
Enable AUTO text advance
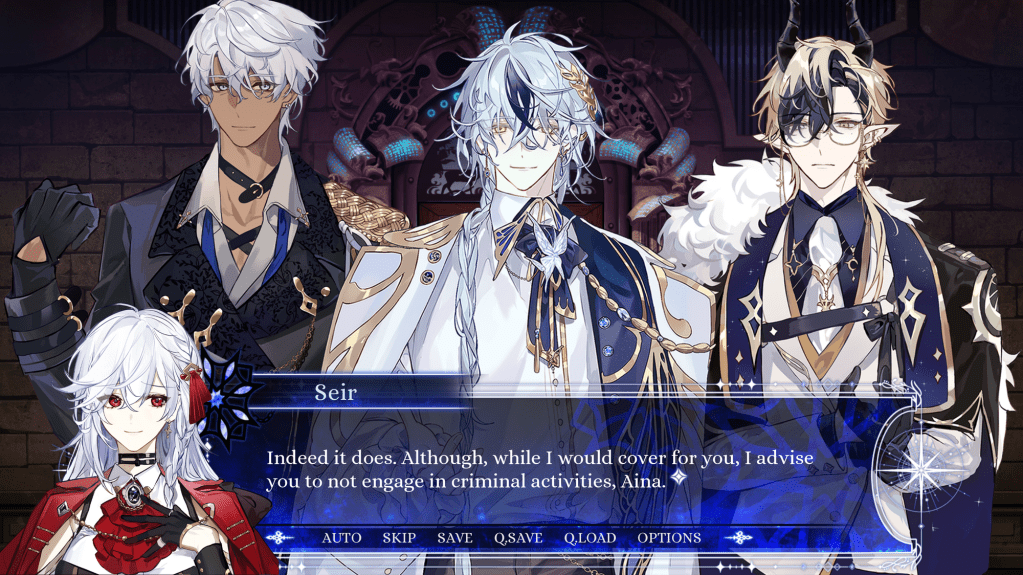[x=341, y=538]
